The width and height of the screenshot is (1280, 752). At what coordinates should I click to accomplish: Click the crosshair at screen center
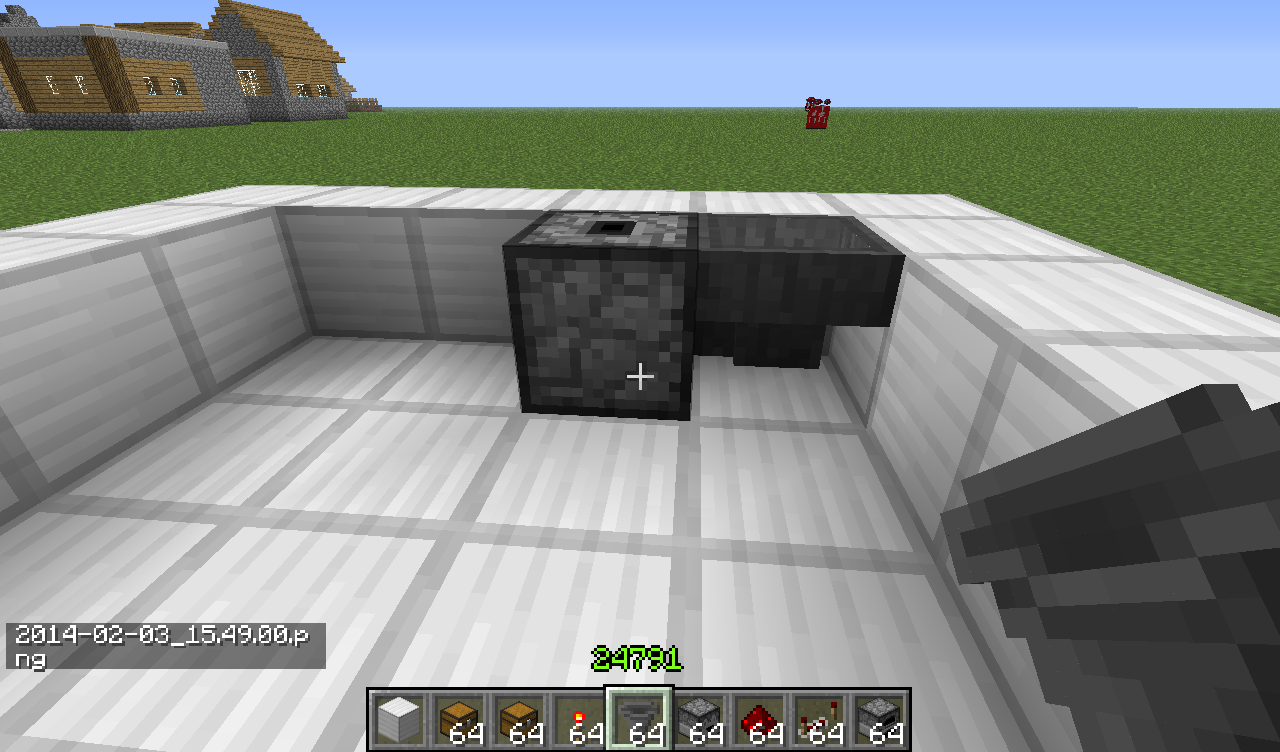pyautogui.click(x=640, y=376)
